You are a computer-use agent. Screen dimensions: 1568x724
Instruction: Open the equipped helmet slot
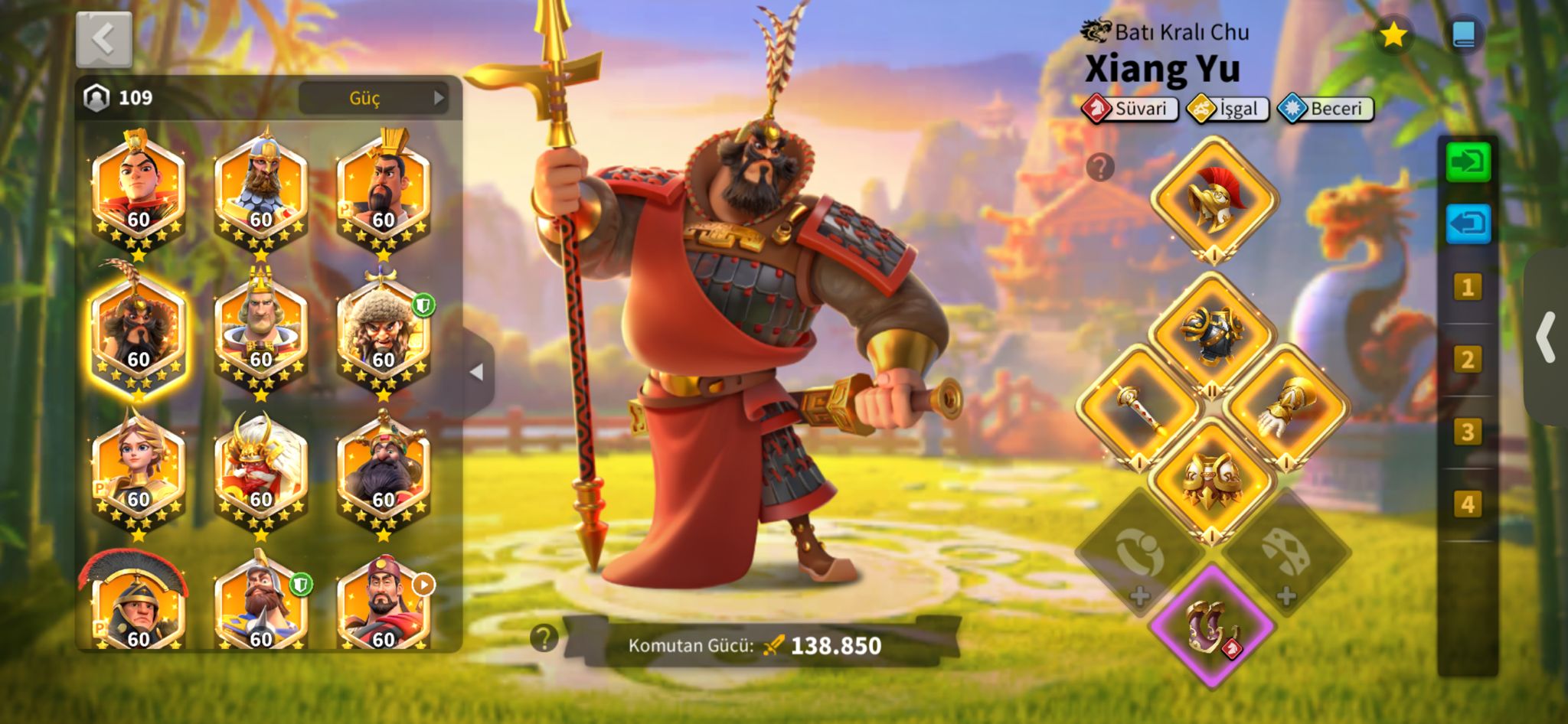(x=1214, y=198)
